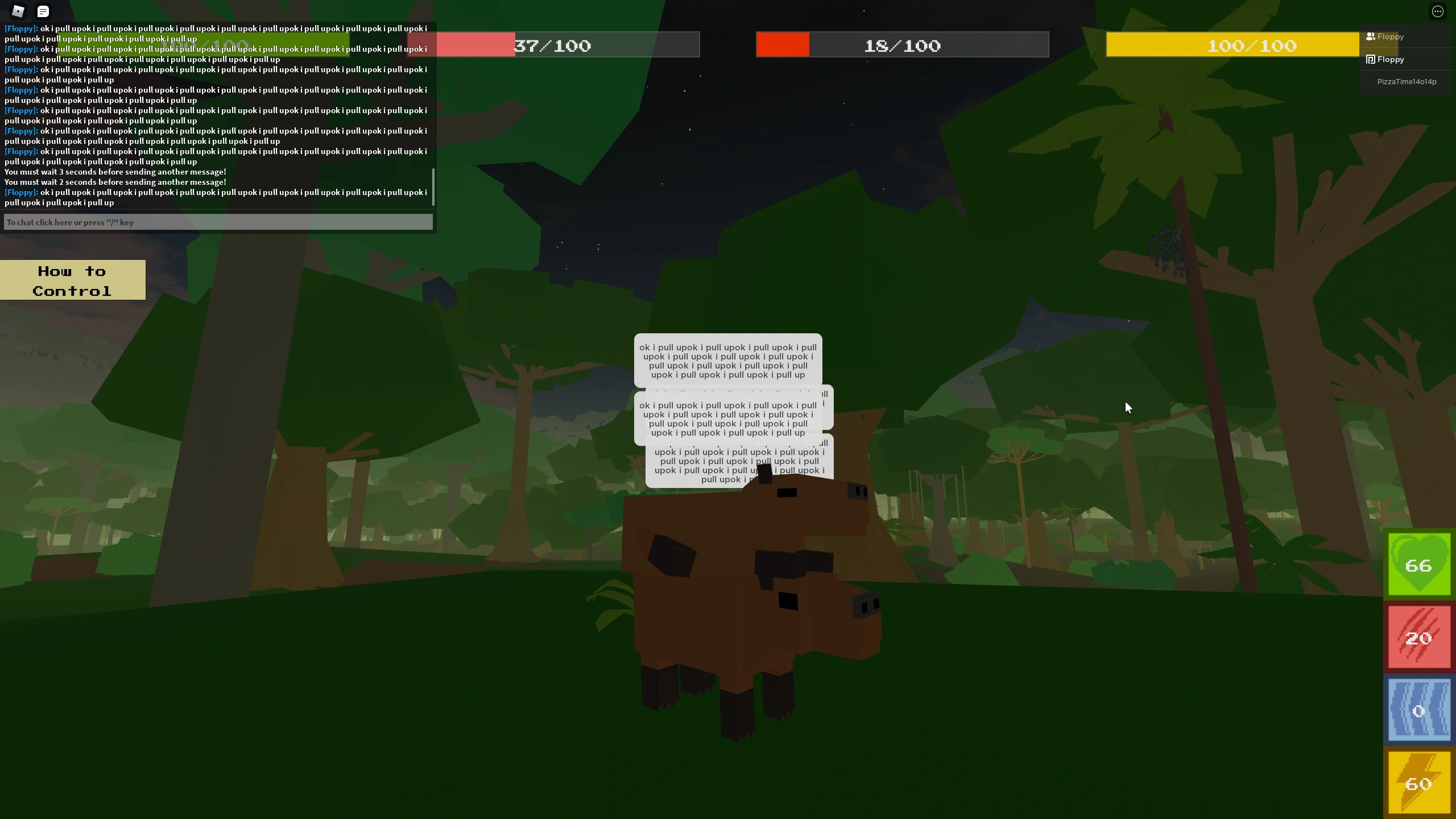The image size is (1456, 819).
Task: Toggle the How to Control panel
Action: [73, 280]
